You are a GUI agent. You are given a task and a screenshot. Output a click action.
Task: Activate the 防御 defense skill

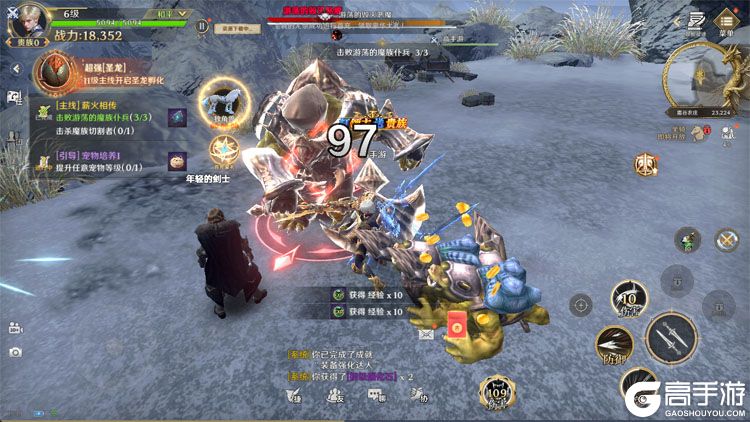613,343
